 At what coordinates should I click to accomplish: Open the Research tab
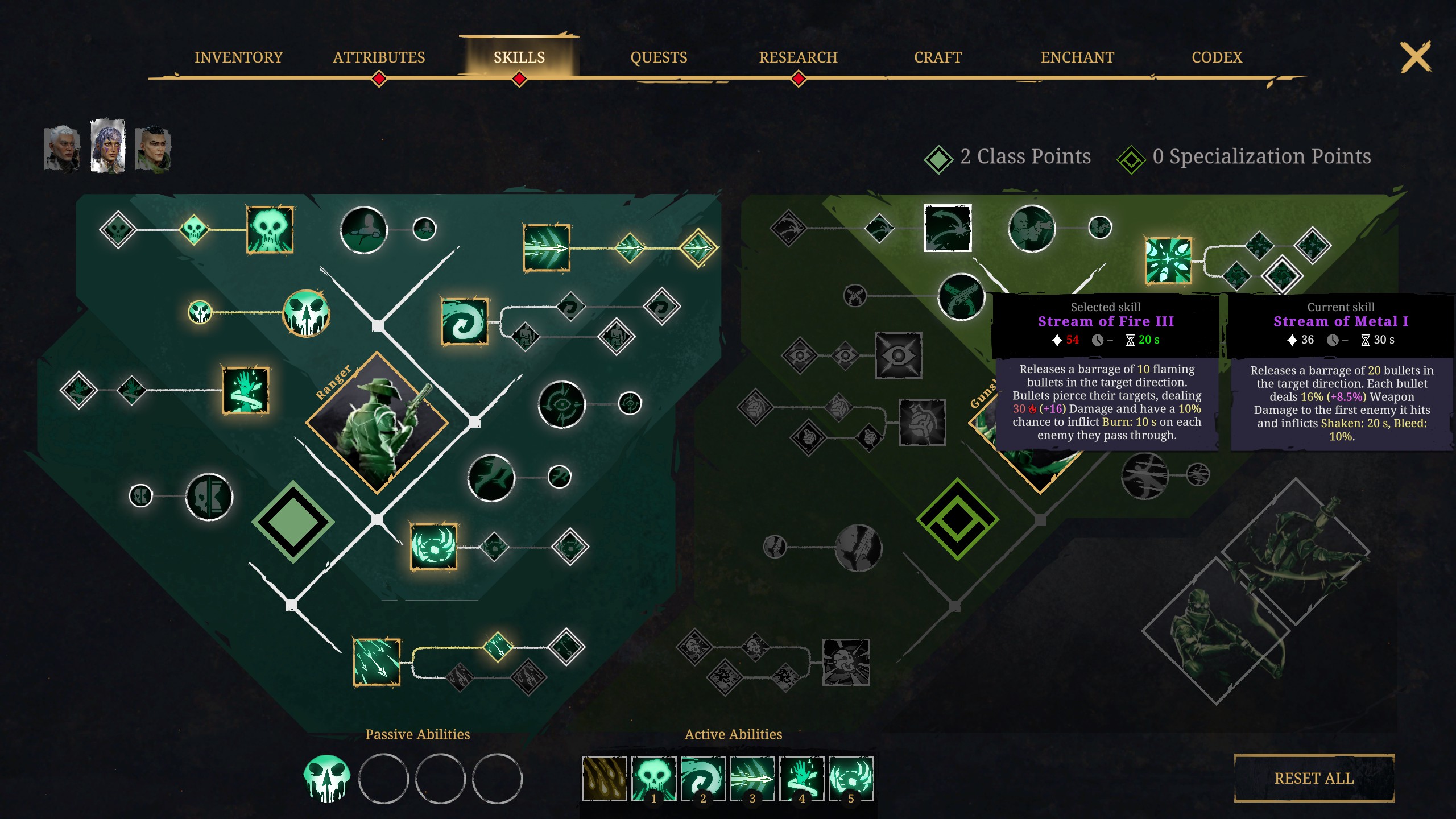pos(798,57)
